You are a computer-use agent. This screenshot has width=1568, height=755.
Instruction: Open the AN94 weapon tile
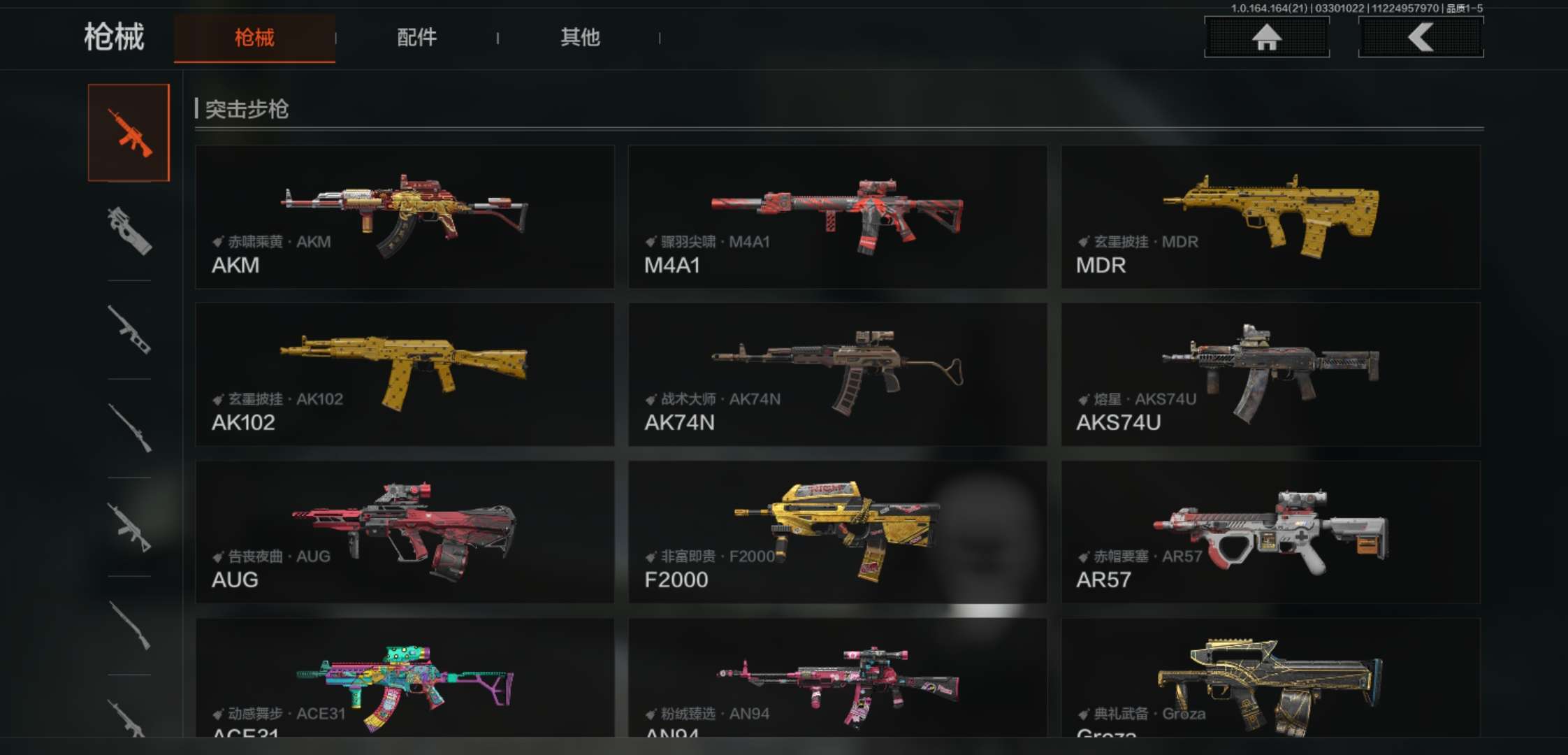point(837,678)
